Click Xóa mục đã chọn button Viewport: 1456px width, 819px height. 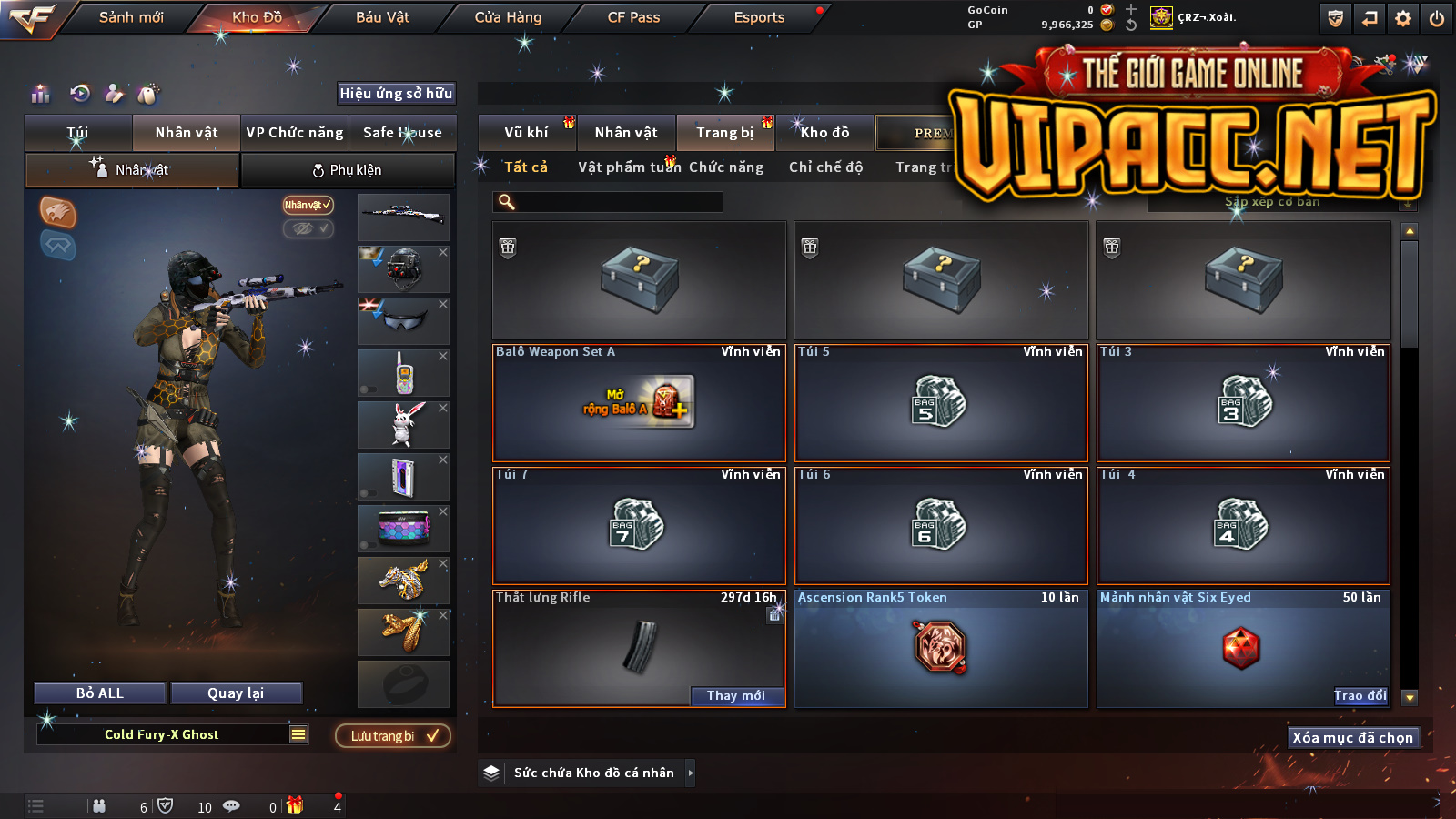click(1352, 738)
